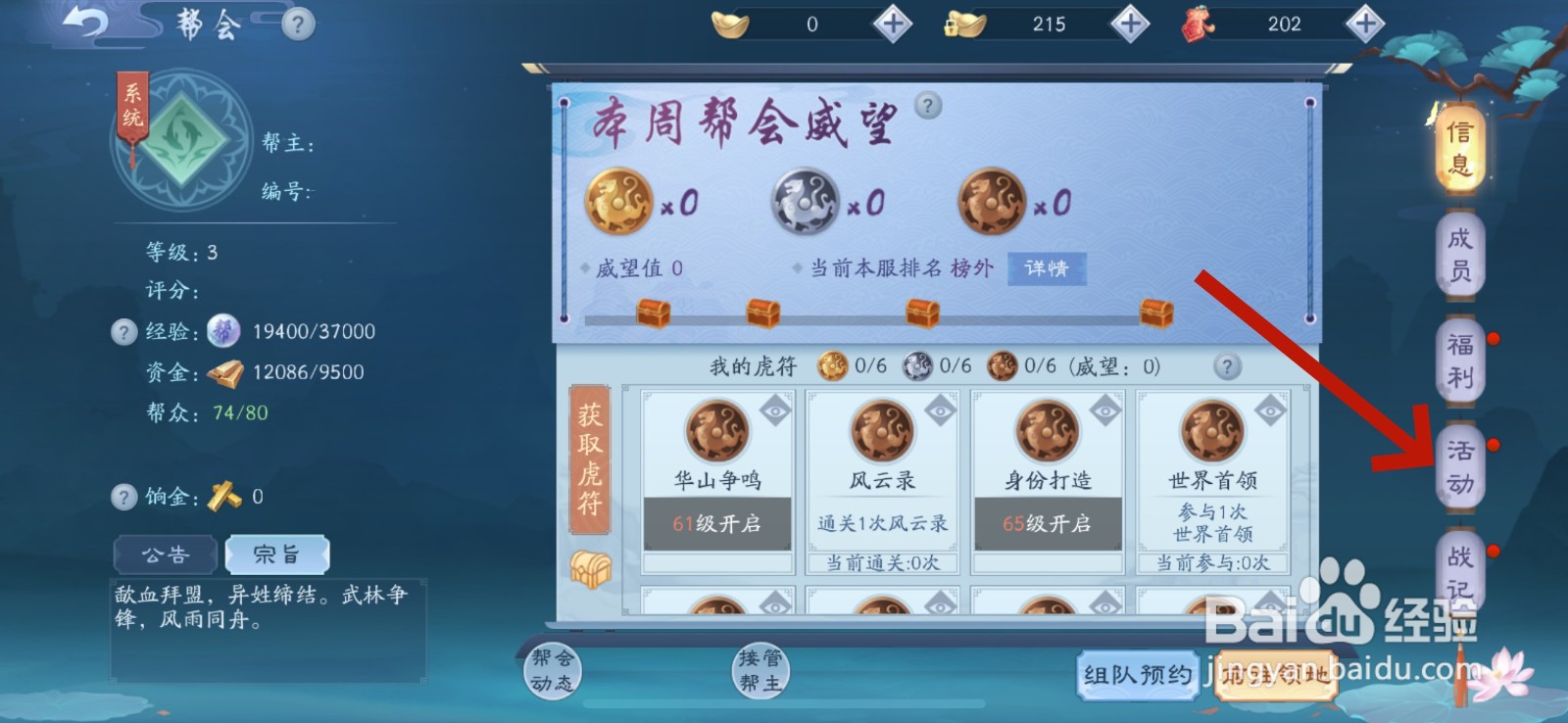Select the 获取虎符 side tab
This screenshot has height=723, width=1568.
pos(588,460)
